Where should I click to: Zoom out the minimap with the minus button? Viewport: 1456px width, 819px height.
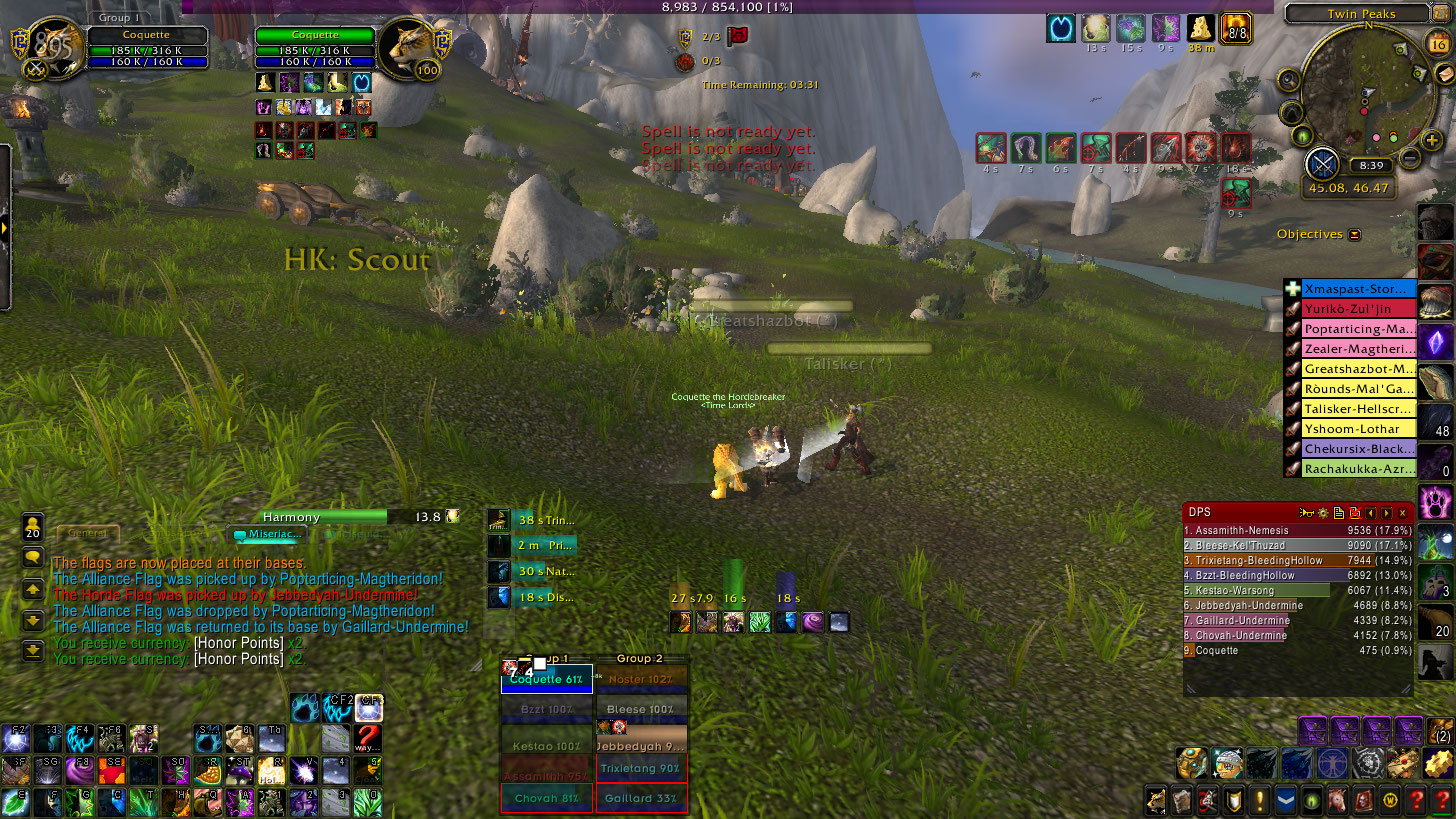point(1409,158)
